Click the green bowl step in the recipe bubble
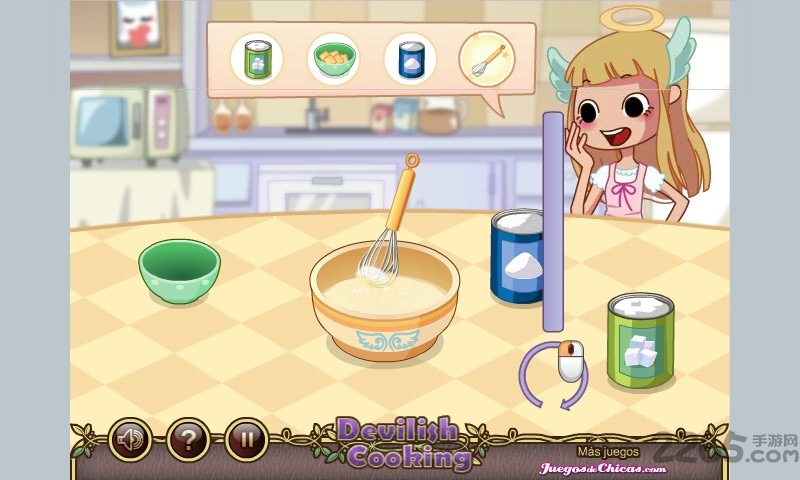Image resolution: width=800 pixels, height=480 pixels. click(x=333, y=58)
